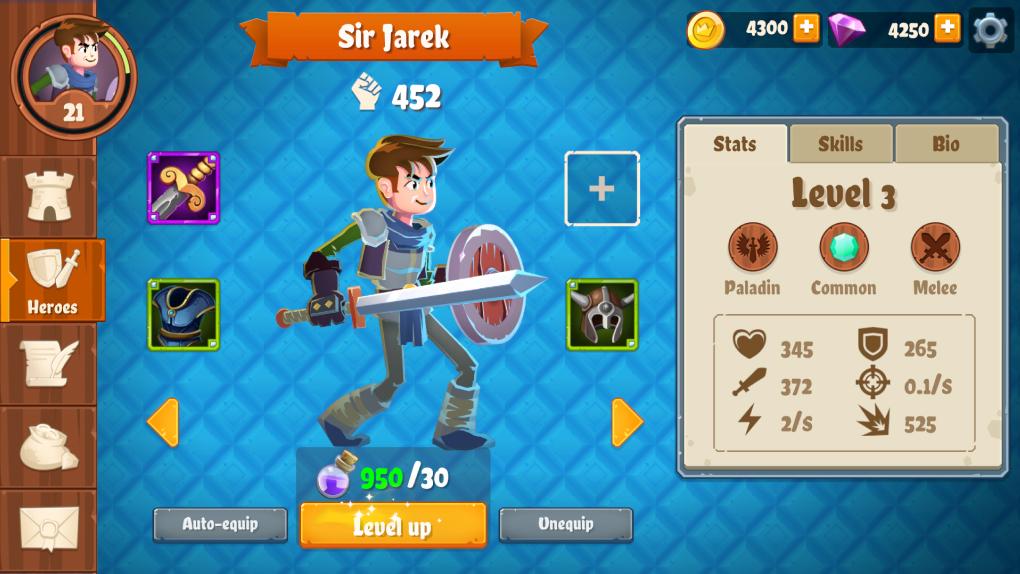The width and height of the screenshot is (1020, 574).
Task: Click the Level up button
Action: coord(393,525)
